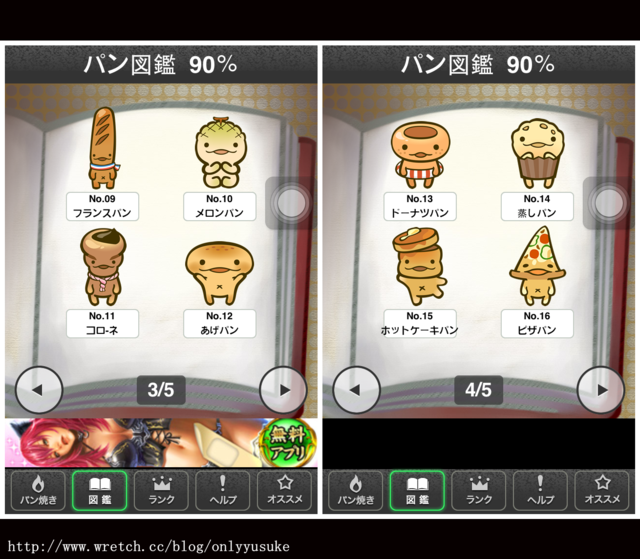Open the 無料アプリ advertisement banner
The image size is (640, 559).
pos(161,442)
